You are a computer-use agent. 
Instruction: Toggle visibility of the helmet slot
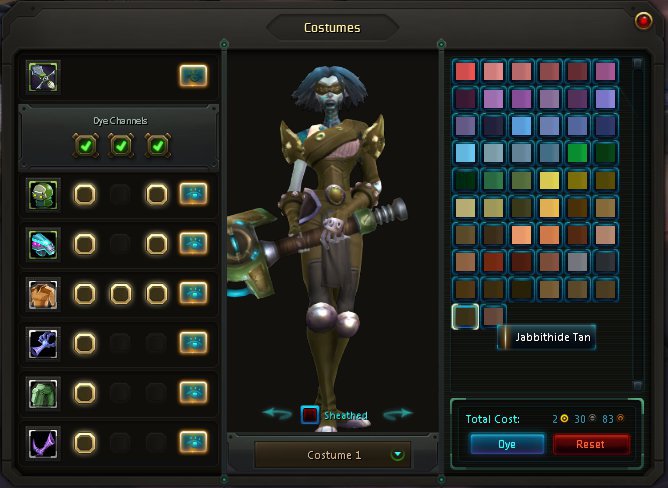click(193, 194)
